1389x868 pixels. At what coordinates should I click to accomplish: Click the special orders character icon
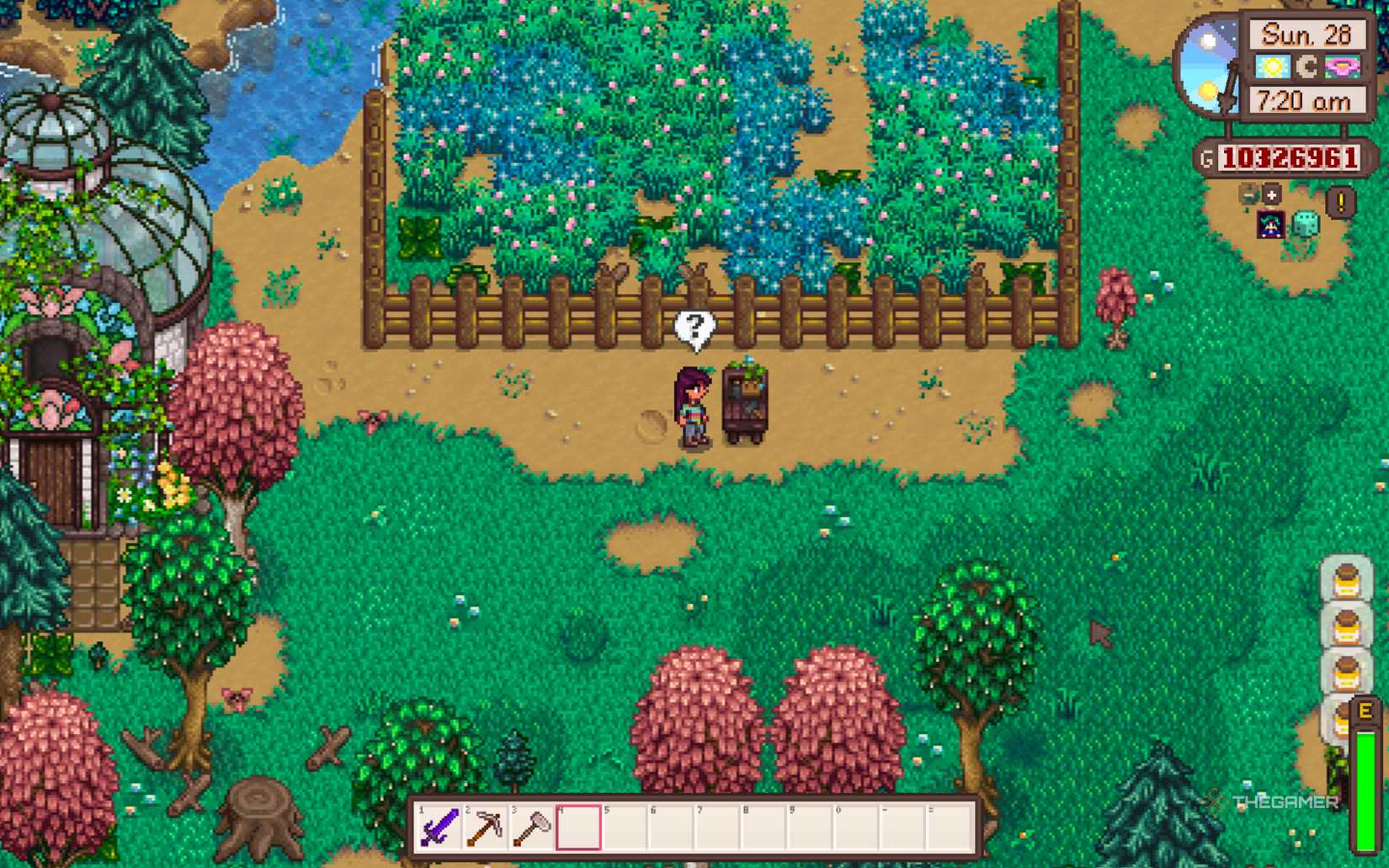coord(1270,225)
